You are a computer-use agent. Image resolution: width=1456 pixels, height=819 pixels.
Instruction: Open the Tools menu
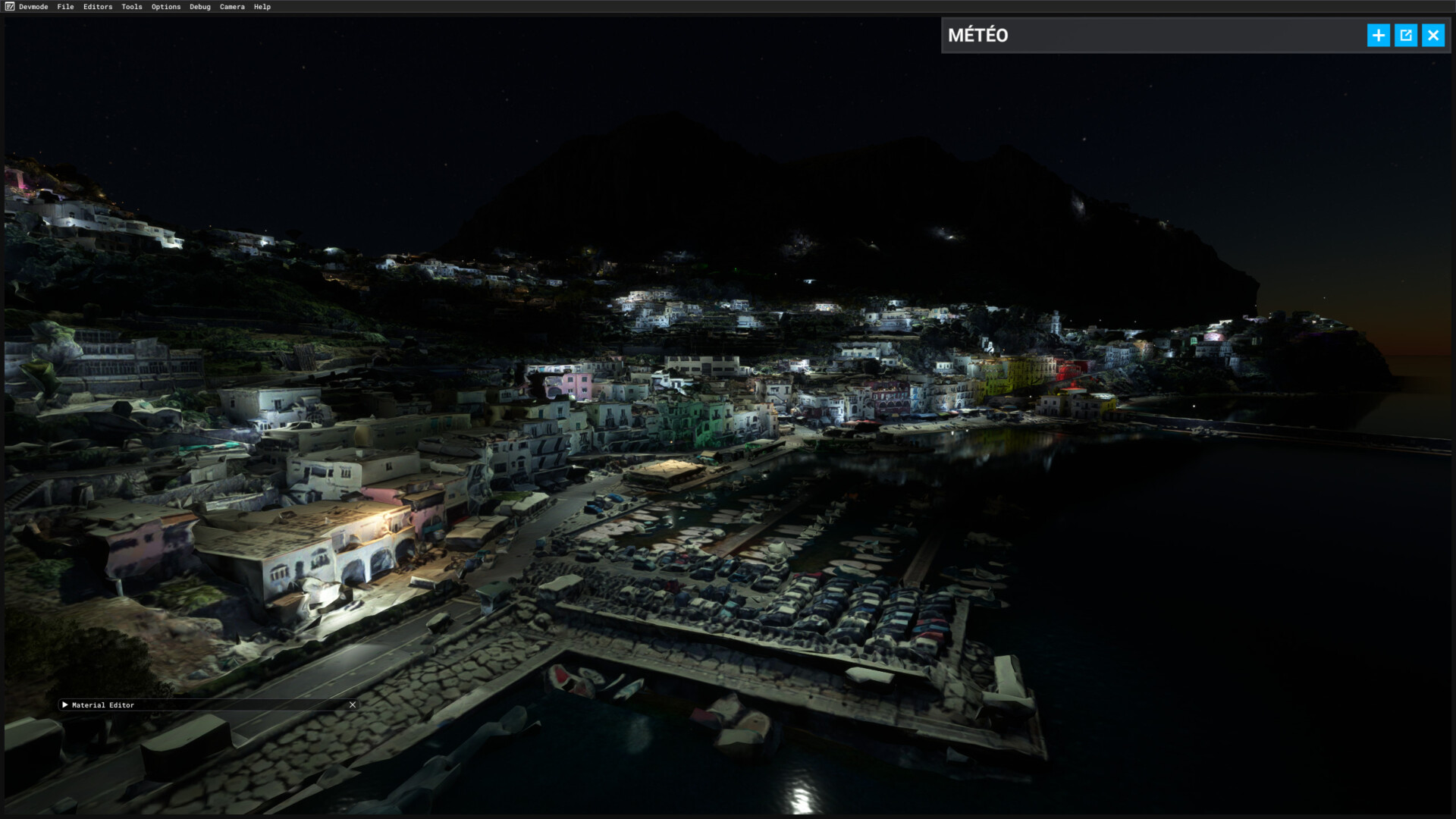click(x=132, y=7)
